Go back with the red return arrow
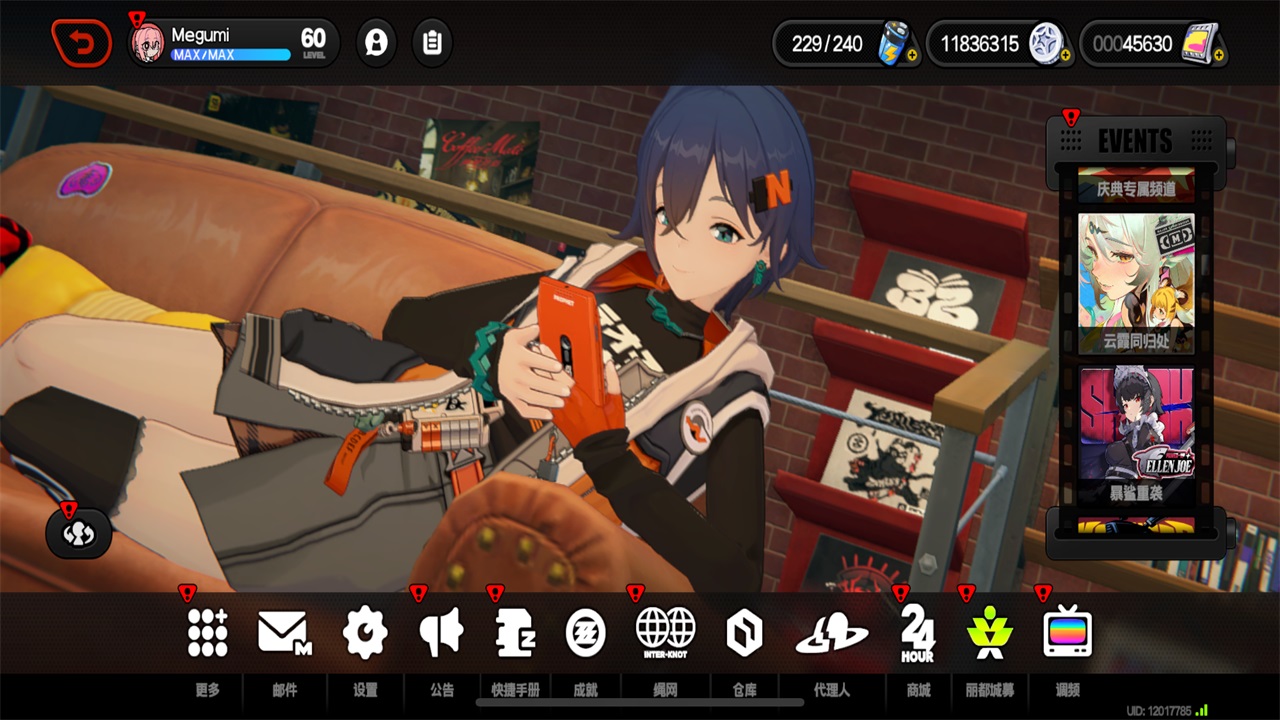 coord(81,43)
